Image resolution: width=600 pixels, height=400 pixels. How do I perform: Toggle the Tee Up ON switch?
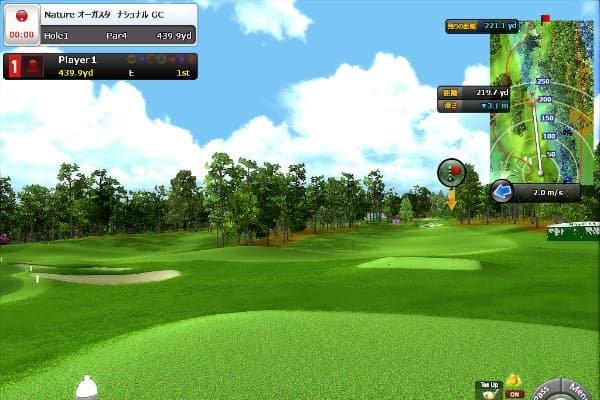[514, 394]
